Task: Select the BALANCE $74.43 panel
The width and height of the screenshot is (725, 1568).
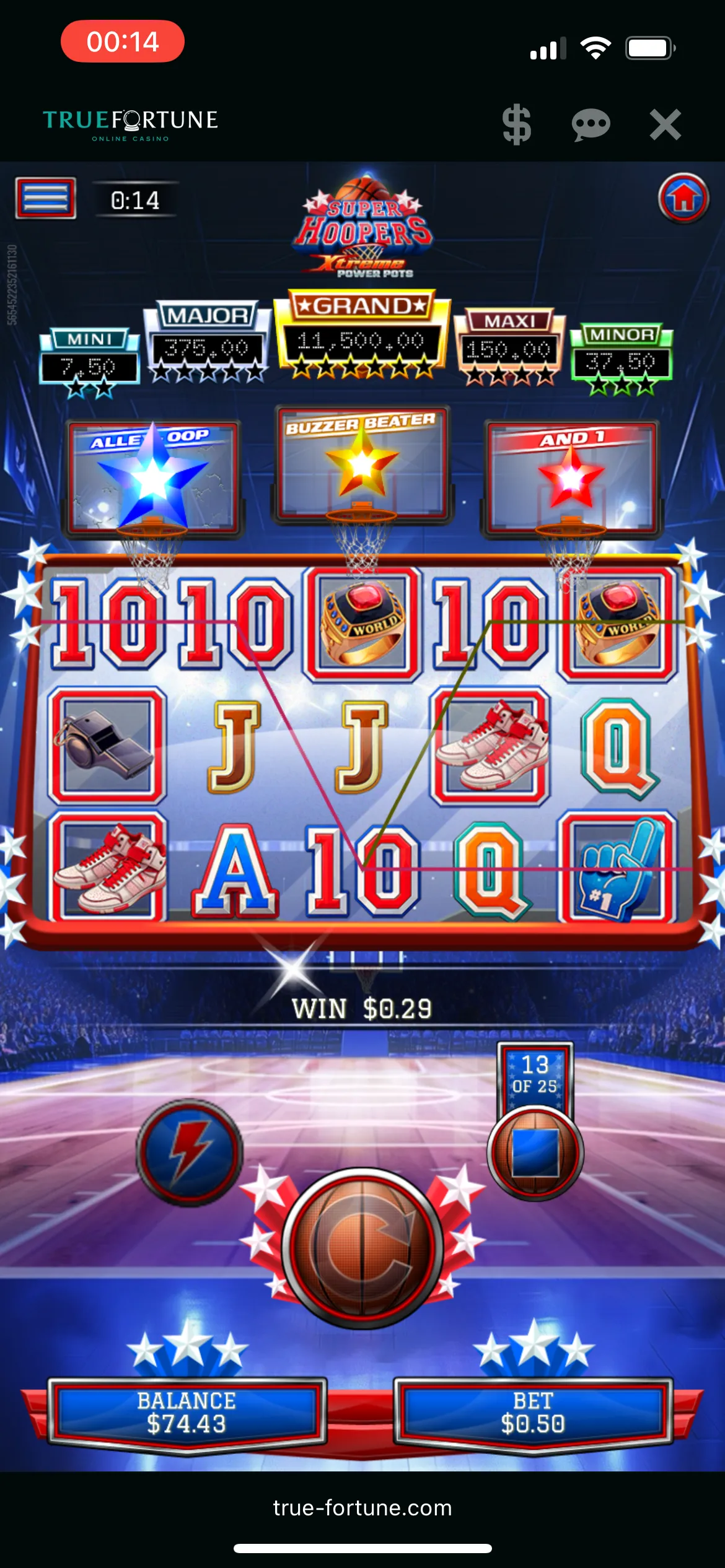Action: [187, 1413]
